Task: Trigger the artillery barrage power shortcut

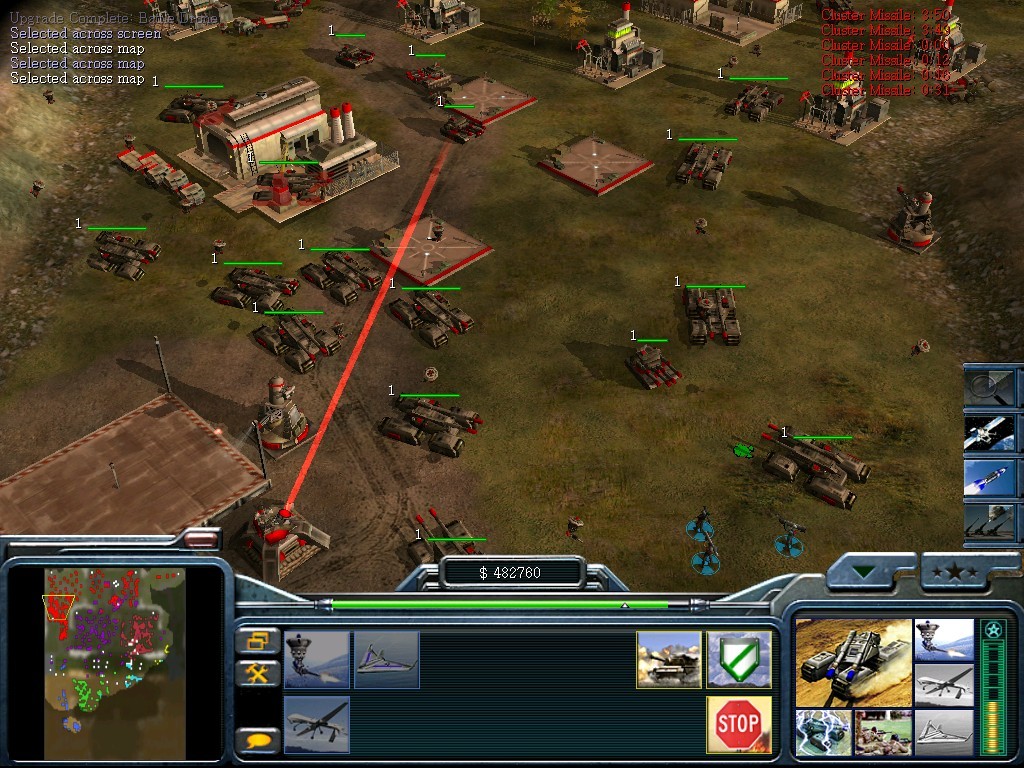Action: coord(990,523)
